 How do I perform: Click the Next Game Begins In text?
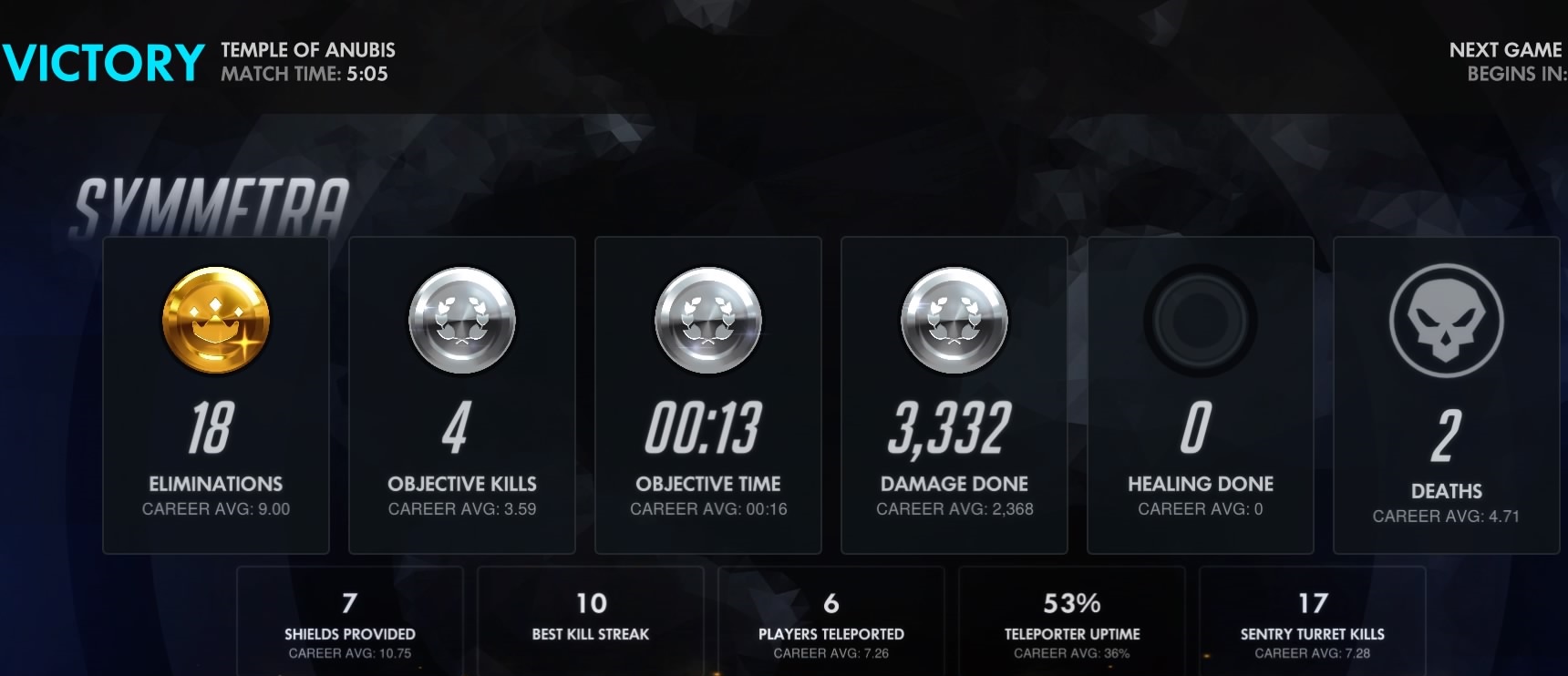click(x=1506, y=61)
